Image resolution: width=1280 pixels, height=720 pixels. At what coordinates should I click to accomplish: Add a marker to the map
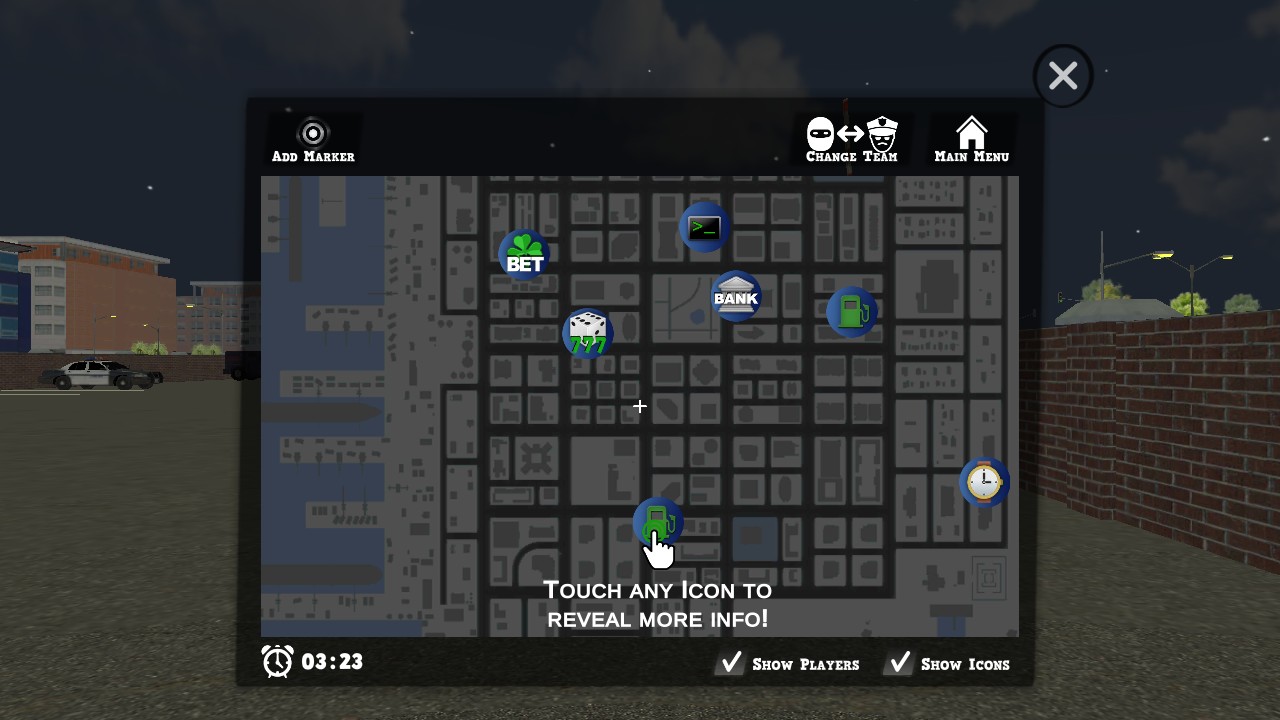[313, 140]
